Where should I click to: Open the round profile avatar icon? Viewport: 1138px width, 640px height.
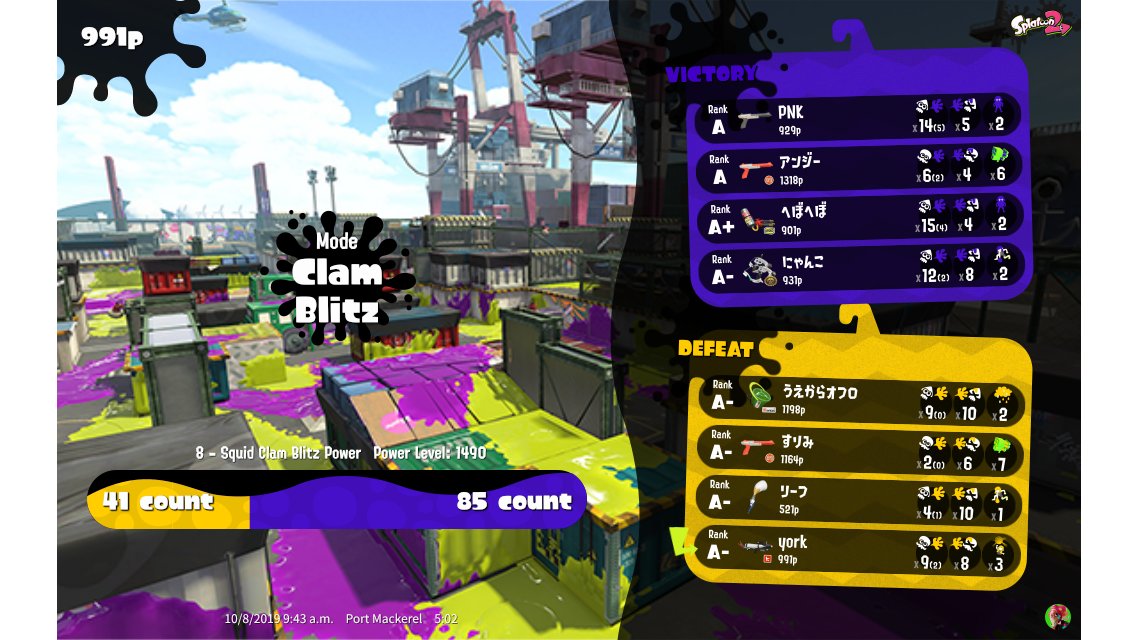1056,616
